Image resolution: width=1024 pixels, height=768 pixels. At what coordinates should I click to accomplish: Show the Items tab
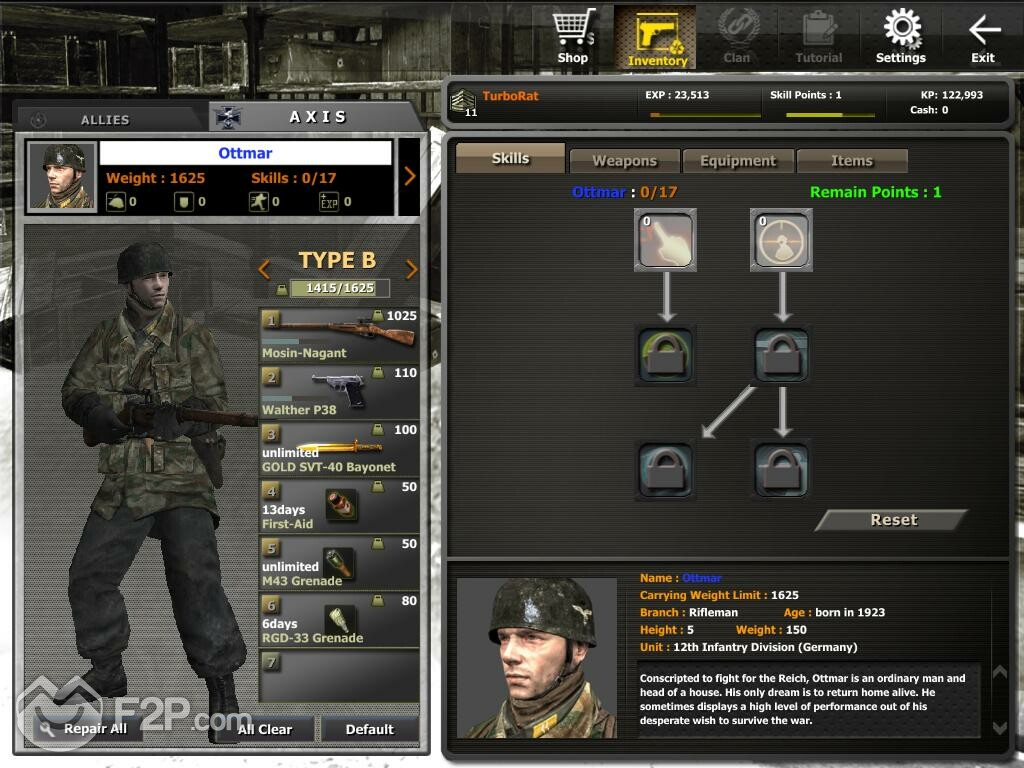852,161
